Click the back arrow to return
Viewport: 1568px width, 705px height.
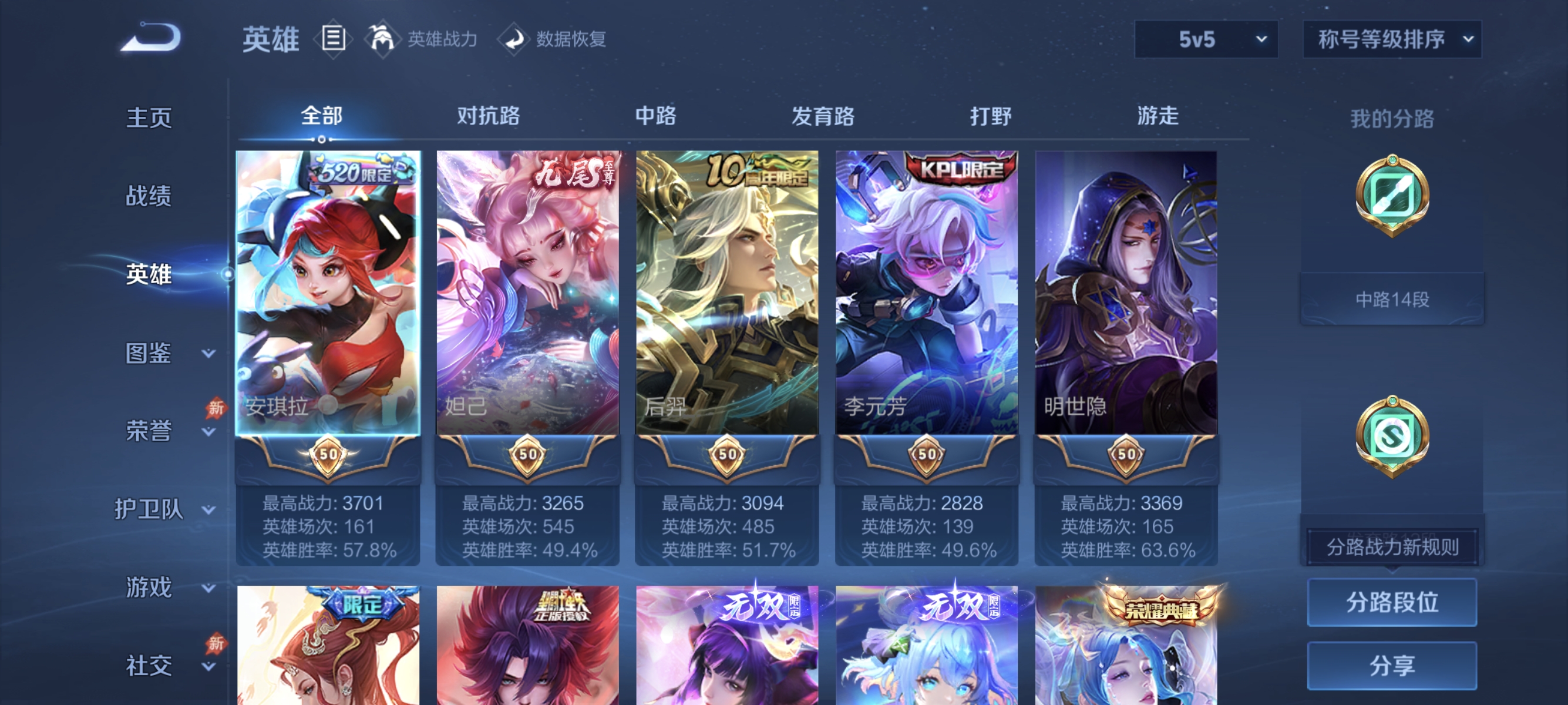tap(152, 38)
